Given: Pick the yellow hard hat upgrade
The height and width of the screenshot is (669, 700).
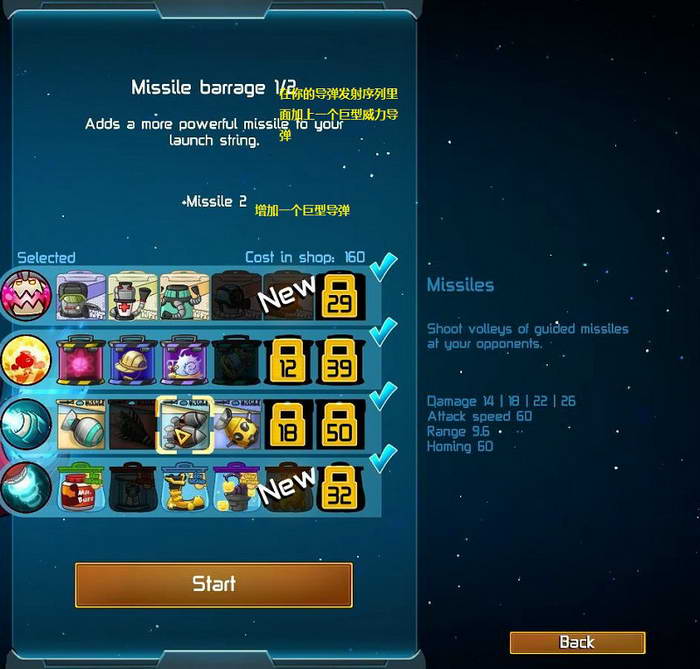Looking at the screenshot, I should tap(133, 359).
